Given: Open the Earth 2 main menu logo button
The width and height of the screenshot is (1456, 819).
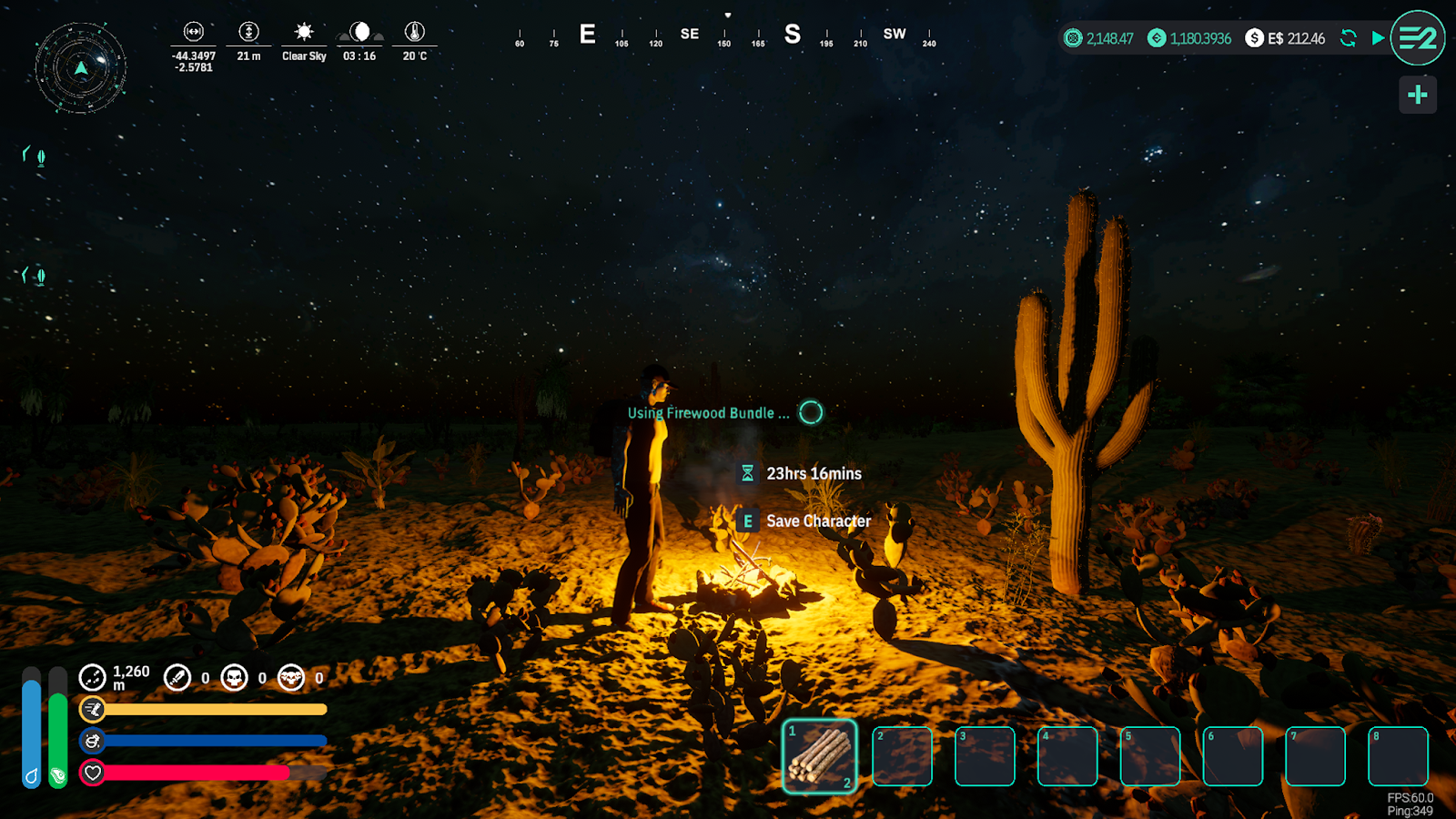Looking at the screenshot, I should tap(1417, 38).
